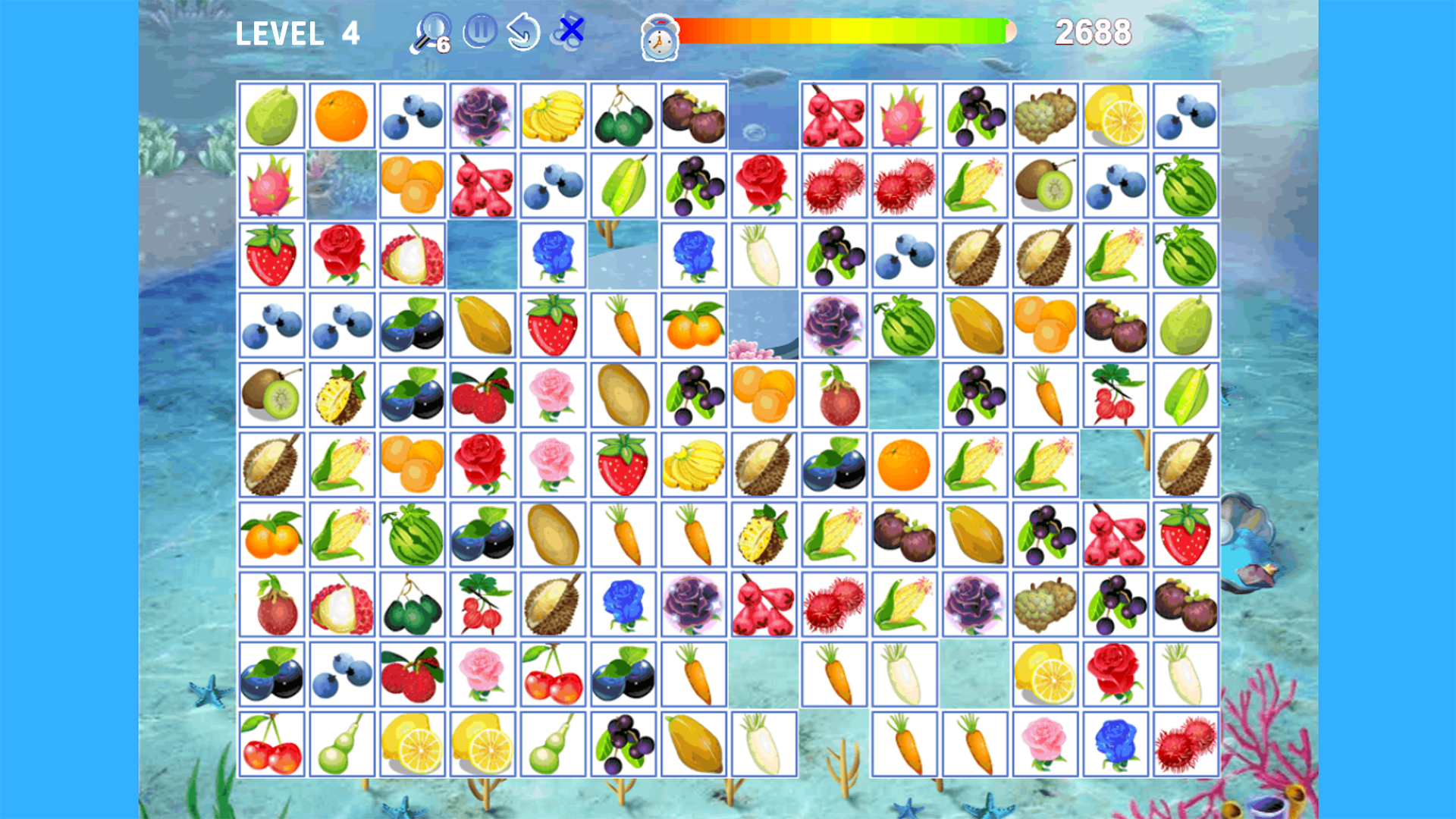Click the score display showing 2688
This screenshot has height=819, width=1456.
(1094, 32)
